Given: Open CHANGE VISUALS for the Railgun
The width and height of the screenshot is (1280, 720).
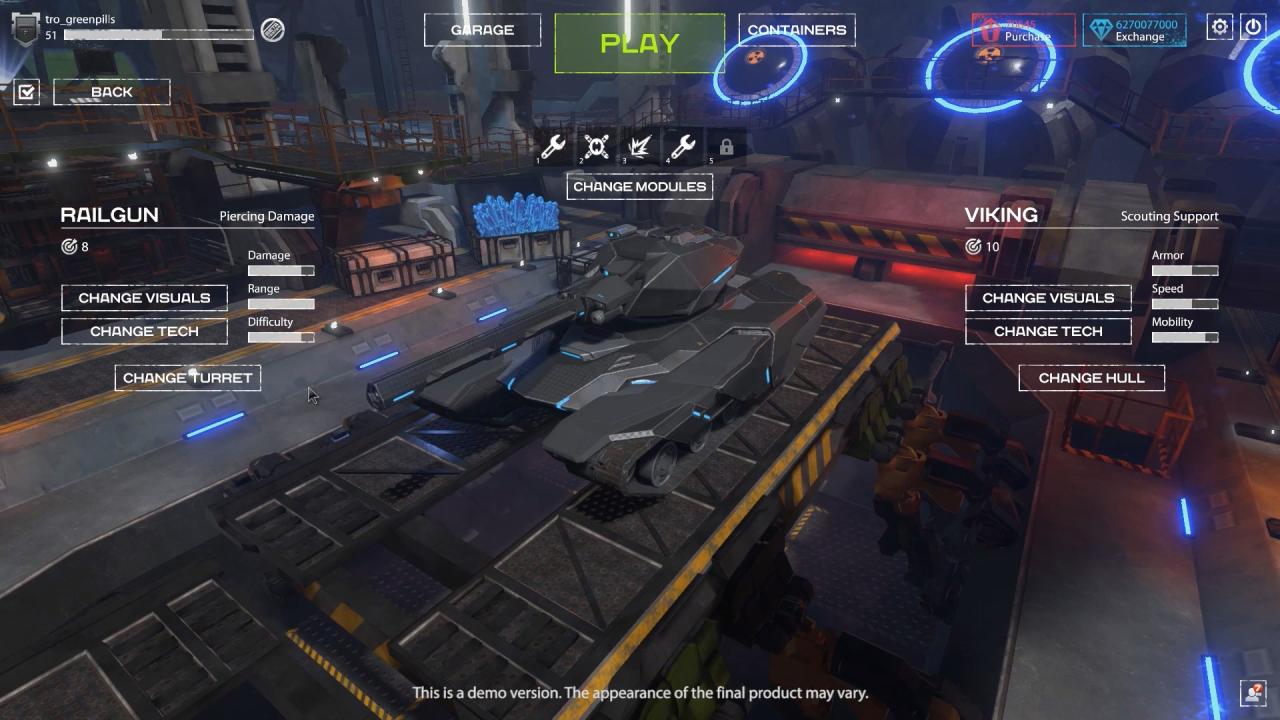Looking at the screenshot, I should [144, 297].
